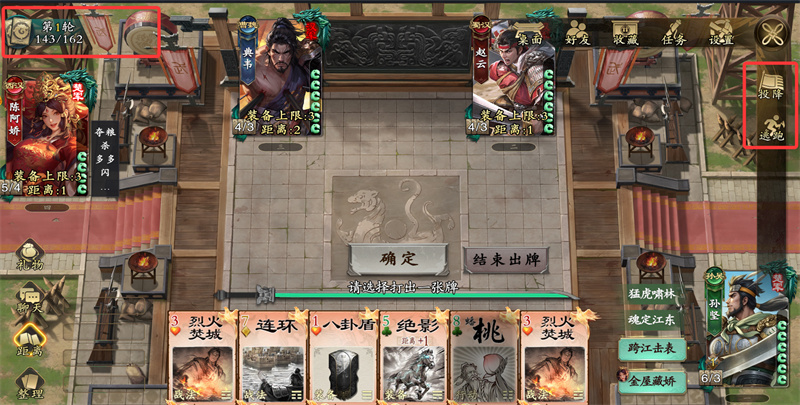Activate the 跨江击袁 skill
The width and height of the screenshot is (800, 405).
[653, 347]
